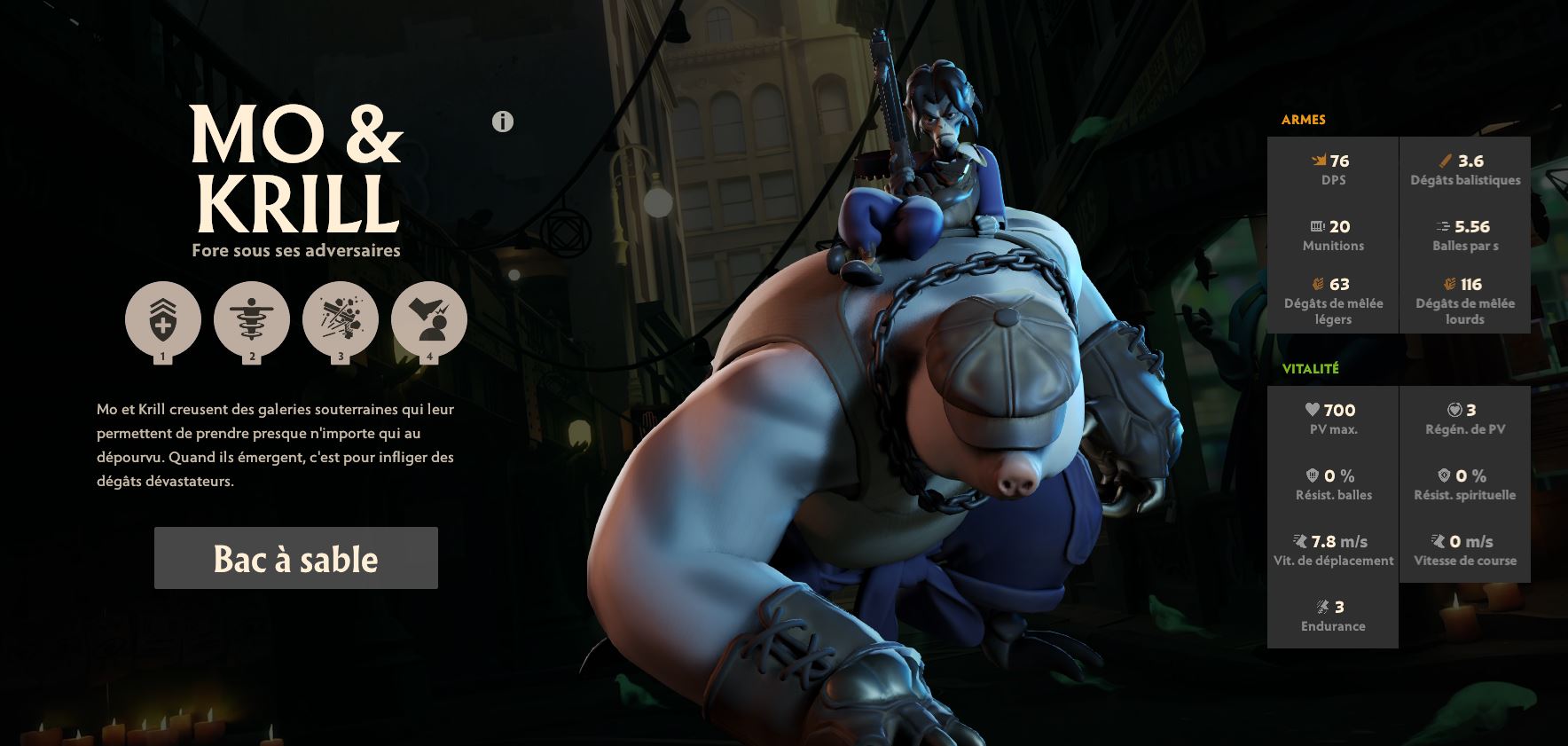Viewport: 1568px width, 746px height.
Task: Choose the fourth ability stomp icon
Action: [429, 319]
